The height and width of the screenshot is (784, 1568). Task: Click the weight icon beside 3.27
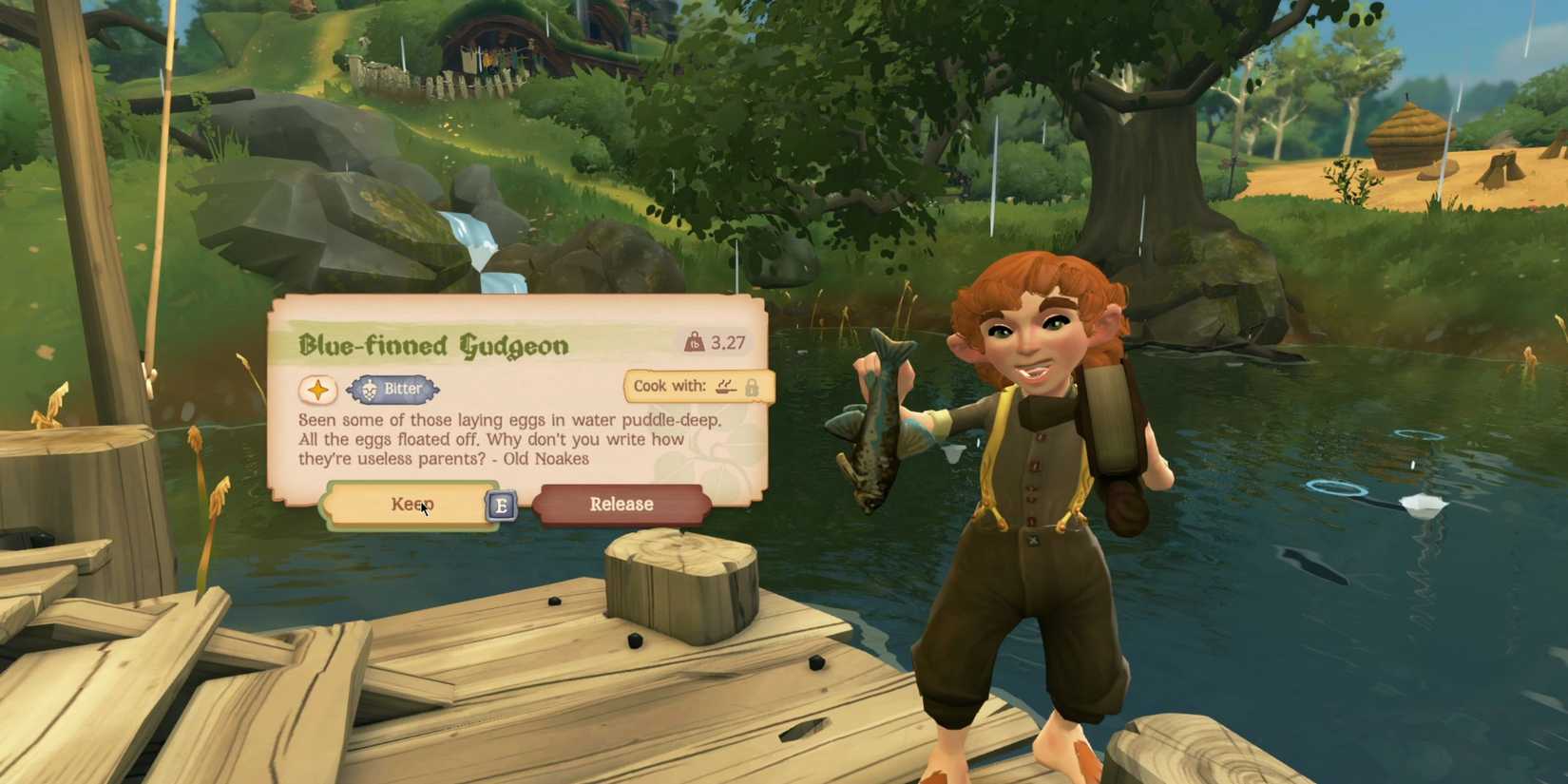(696, 343)
